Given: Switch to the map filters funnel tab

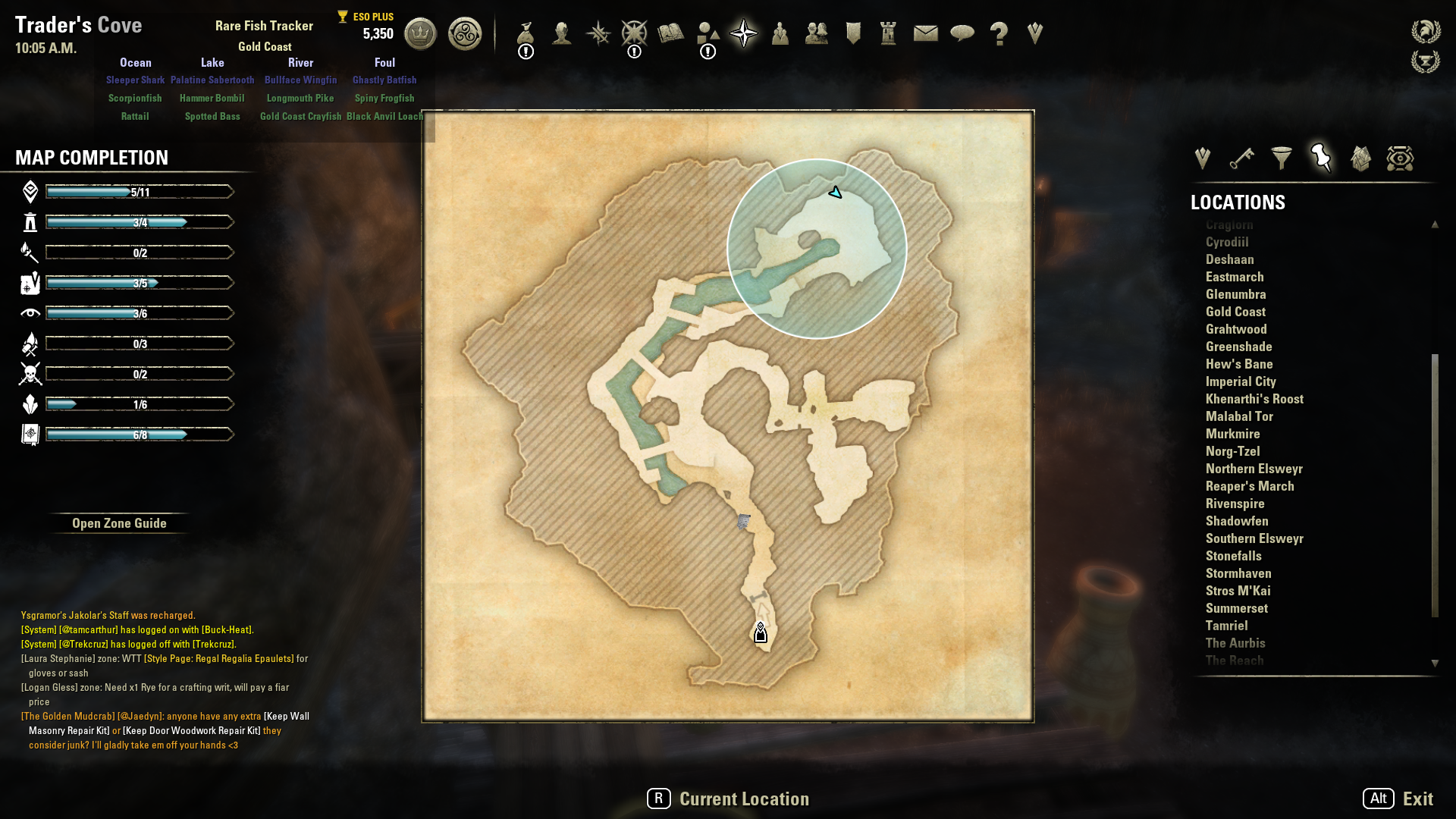Looking at the screenshot, I should (x=1282, y=158).
